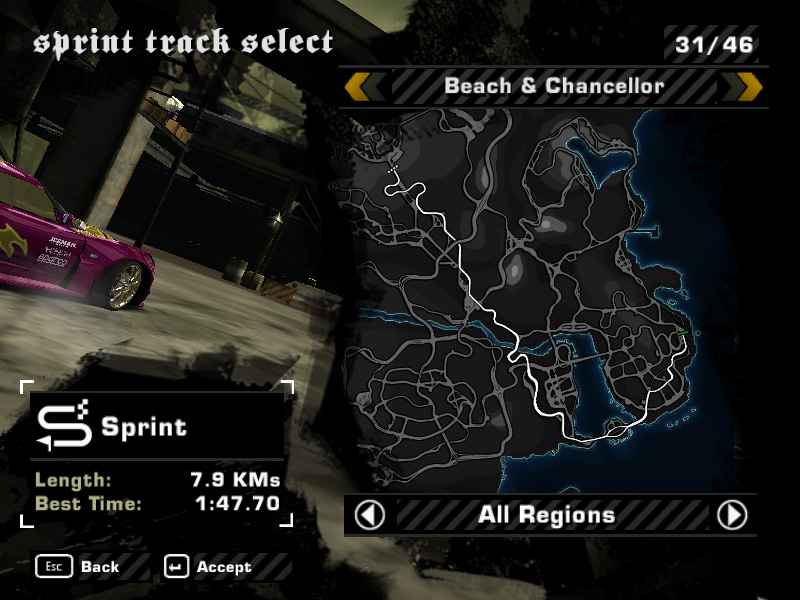800x600 pixels.
Task: Click the All Regions selector label
Action: tap(546, 515)
